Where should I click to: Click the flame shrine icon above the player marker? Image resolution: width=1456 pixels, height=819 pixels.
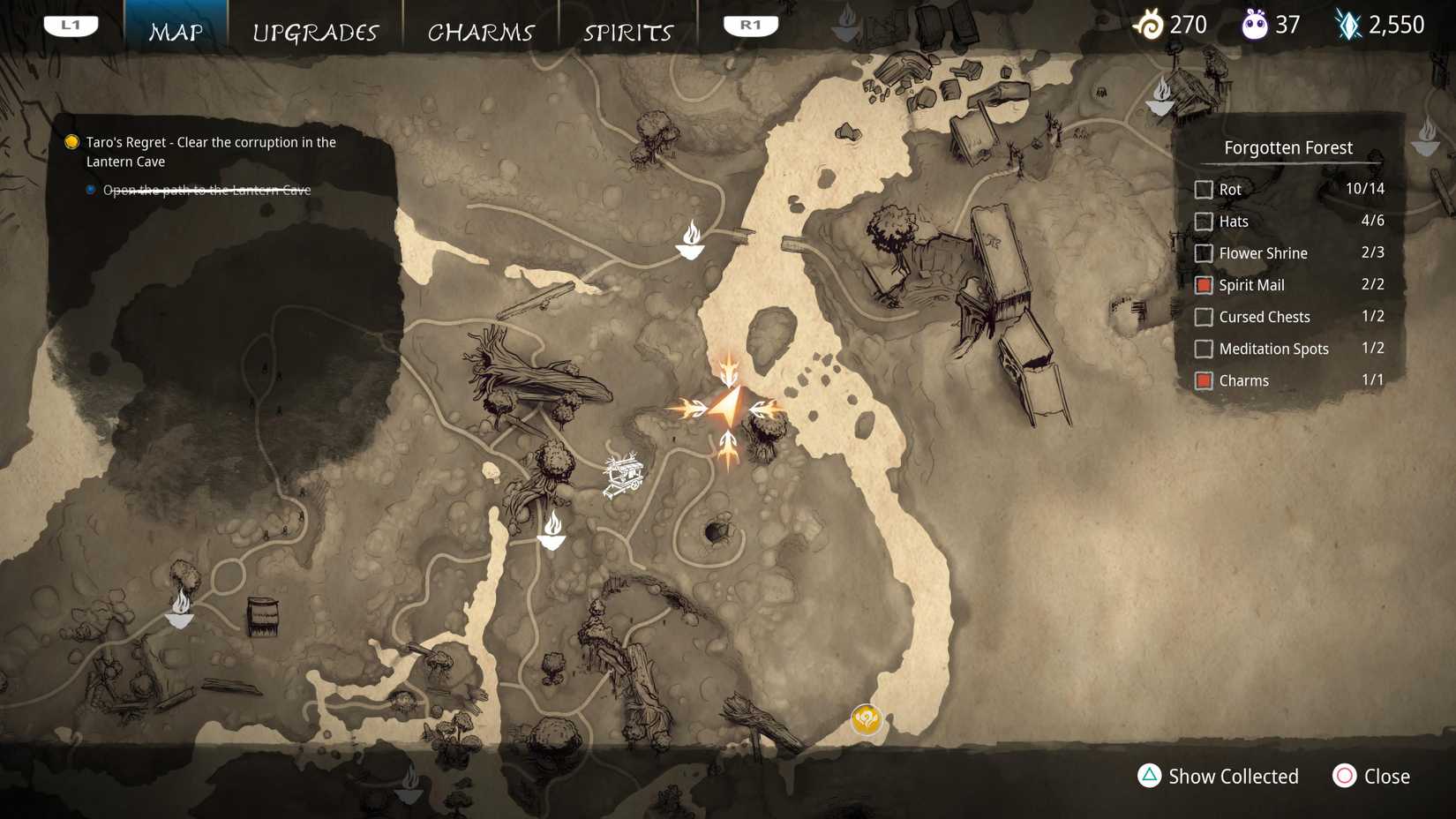click(690, 240)
